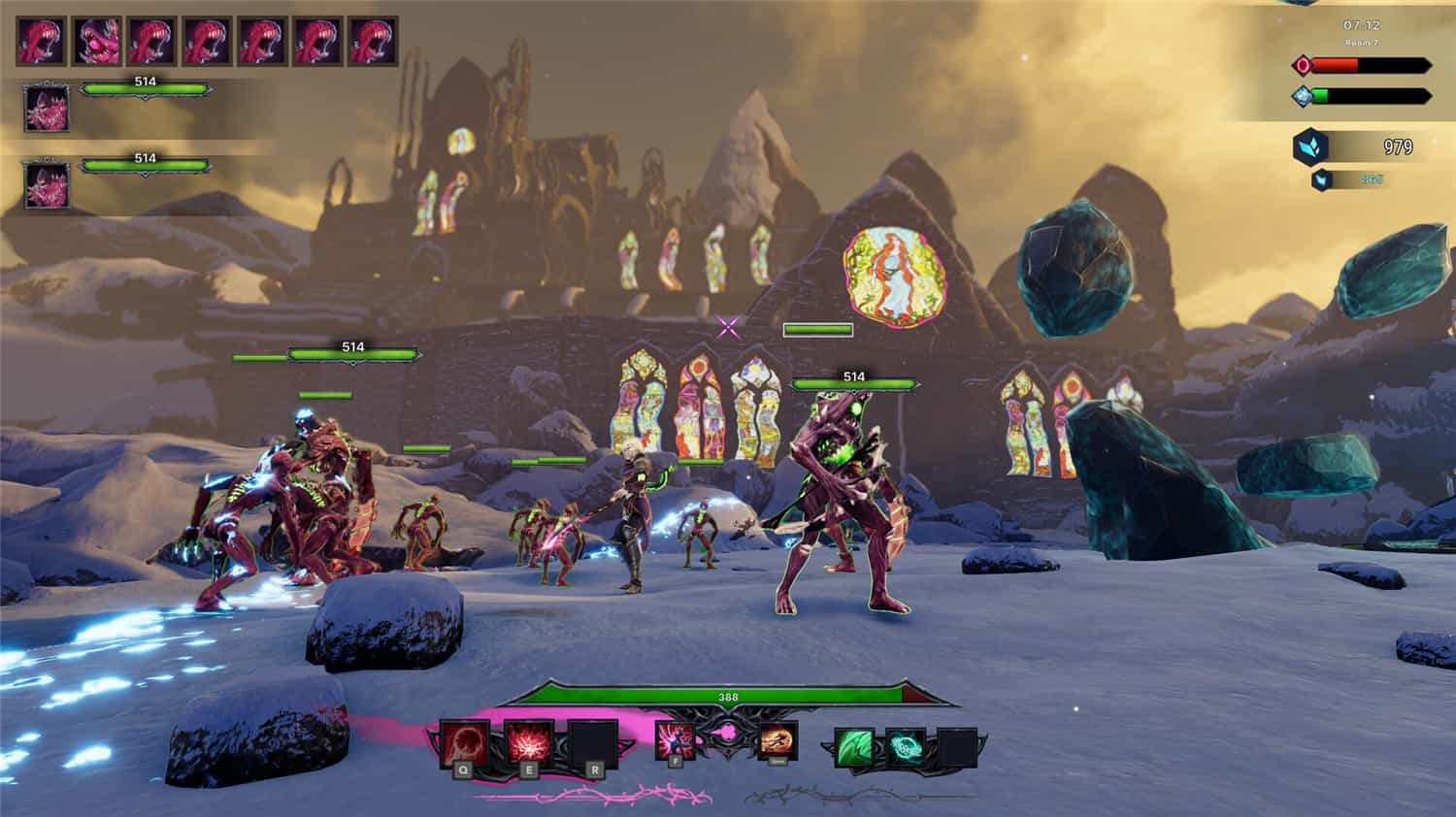Viewport: 1456px width, 817px height.
Task: Click the red gem health indicator icon
Action: click(x=1302, y=65)
